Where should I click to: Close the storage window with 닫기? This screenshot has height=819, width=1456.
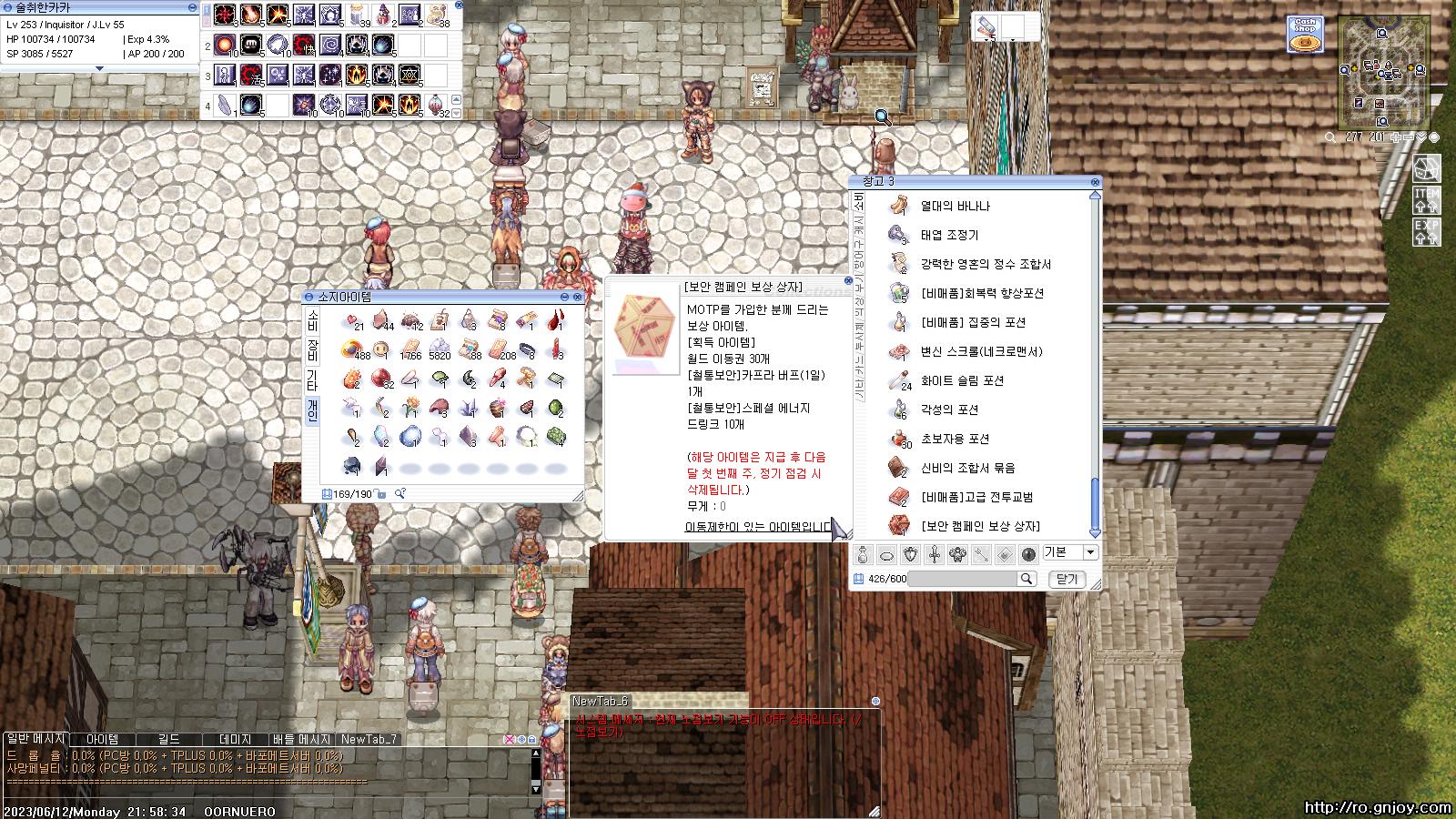1067,579
